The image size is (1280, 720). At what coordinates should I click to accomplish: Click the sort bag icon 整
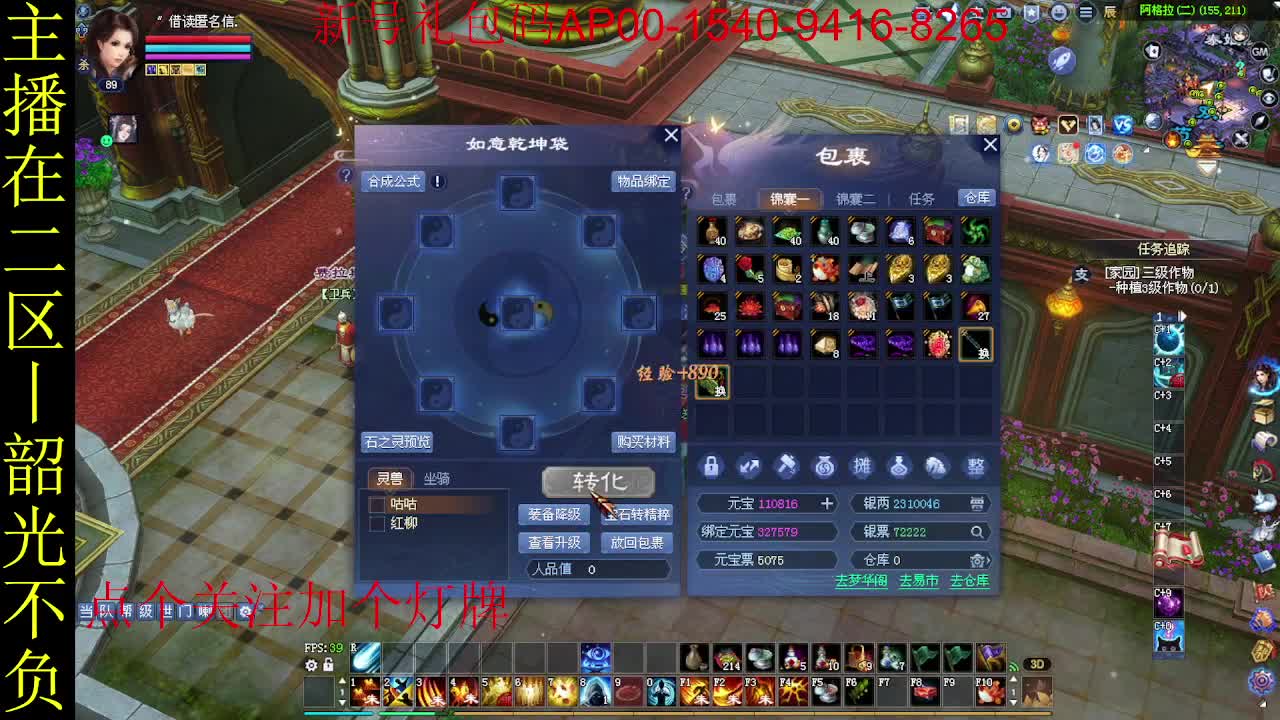[x=976, y=467]
